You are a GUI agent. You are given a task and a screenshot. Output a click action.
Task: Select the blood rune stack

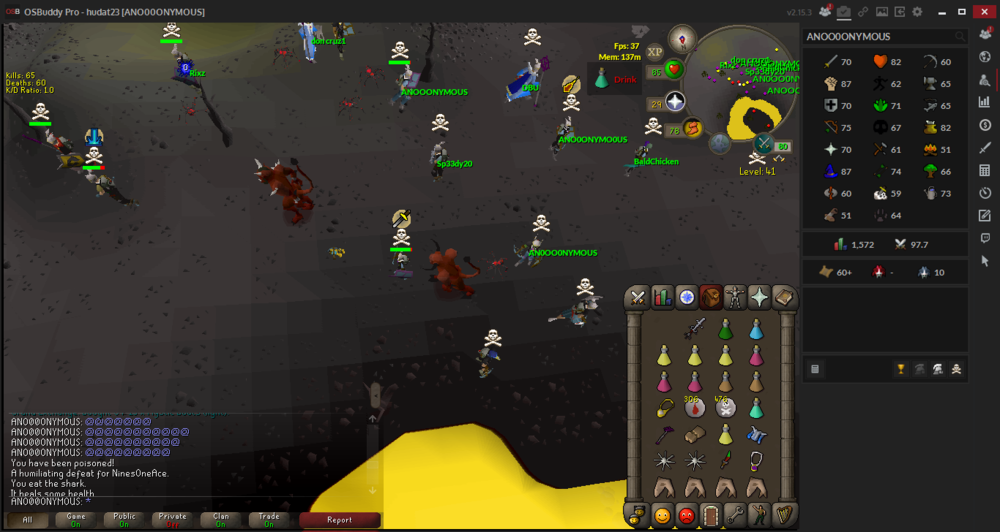(692, 407)
